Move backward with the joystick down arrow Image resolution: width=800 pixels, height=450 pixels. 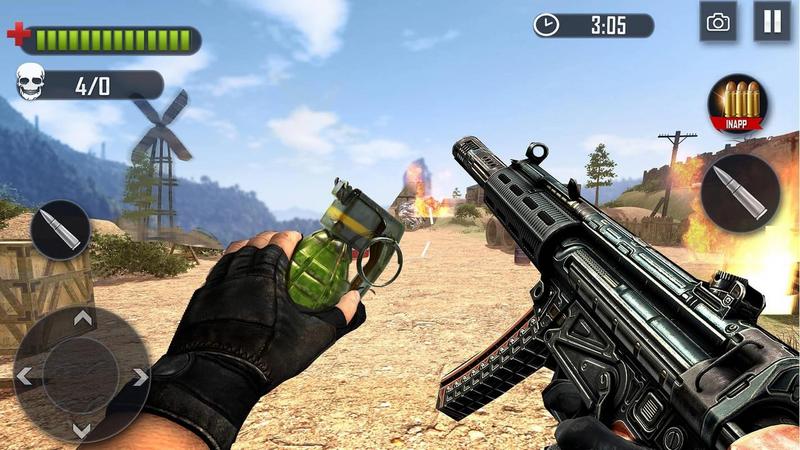(82, 431)
